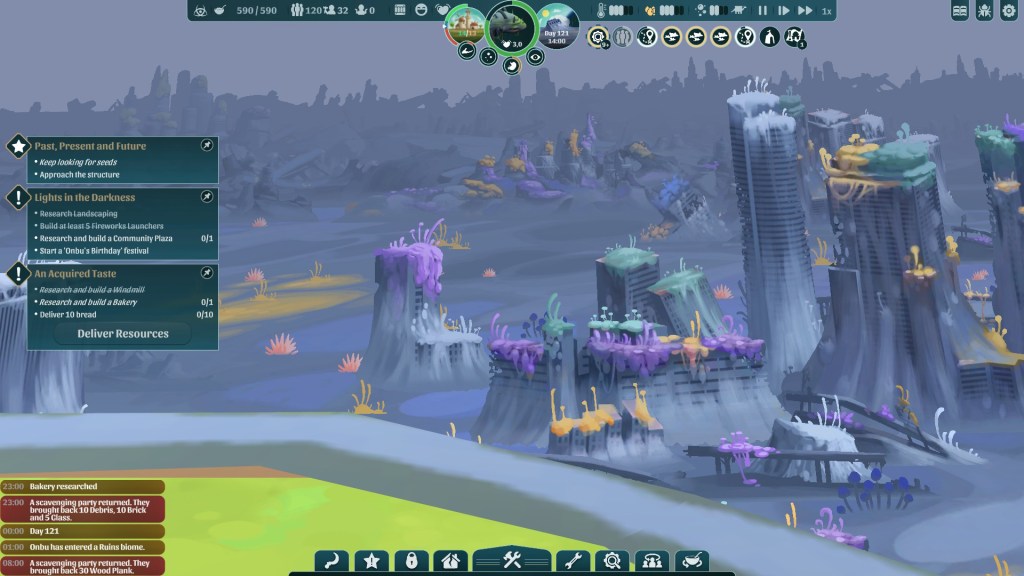Open the build menu with hammer and wrench
This screenshot has height=576, width=1024.
pos(512,560)
